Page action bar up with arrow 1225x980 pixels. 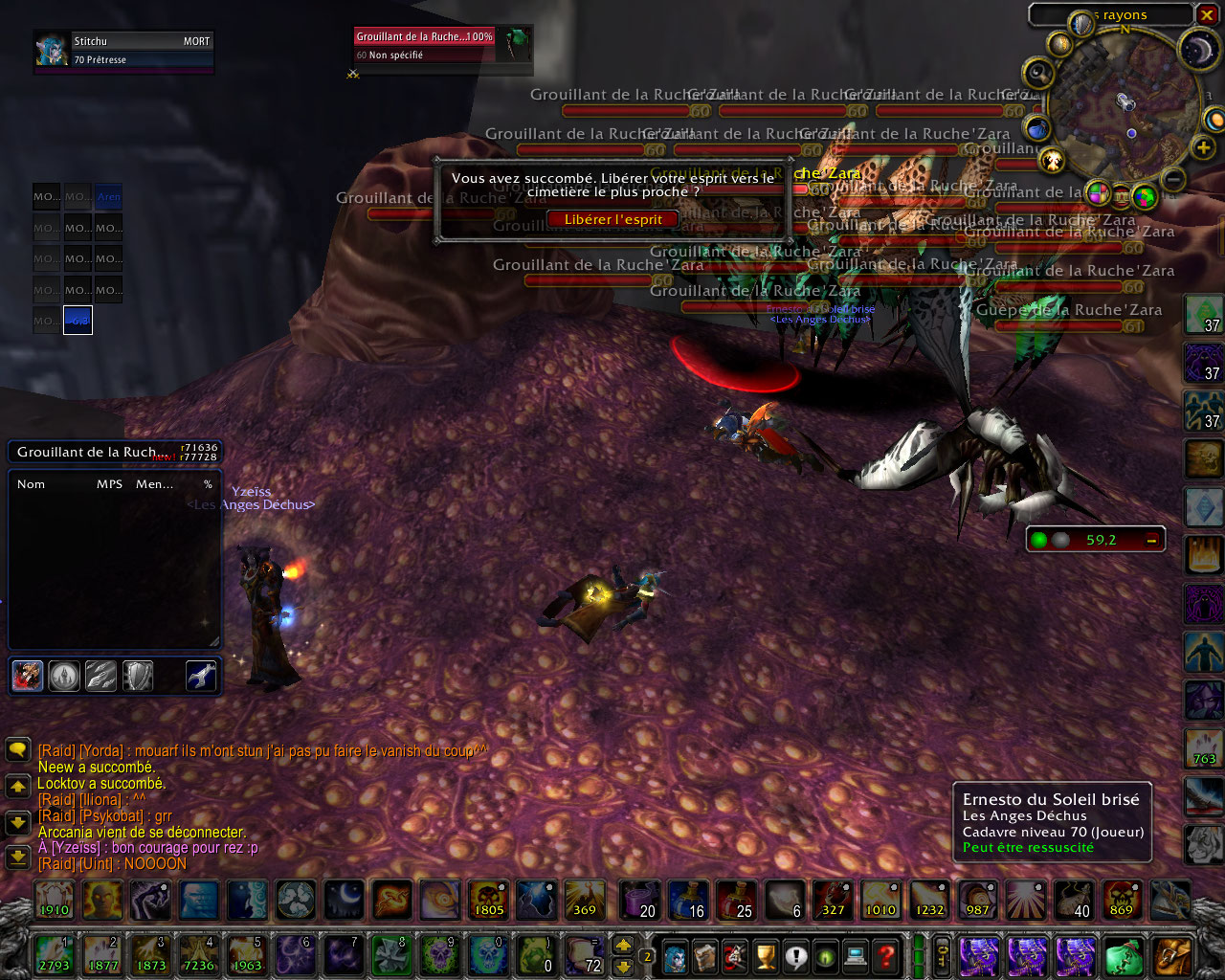623,945
